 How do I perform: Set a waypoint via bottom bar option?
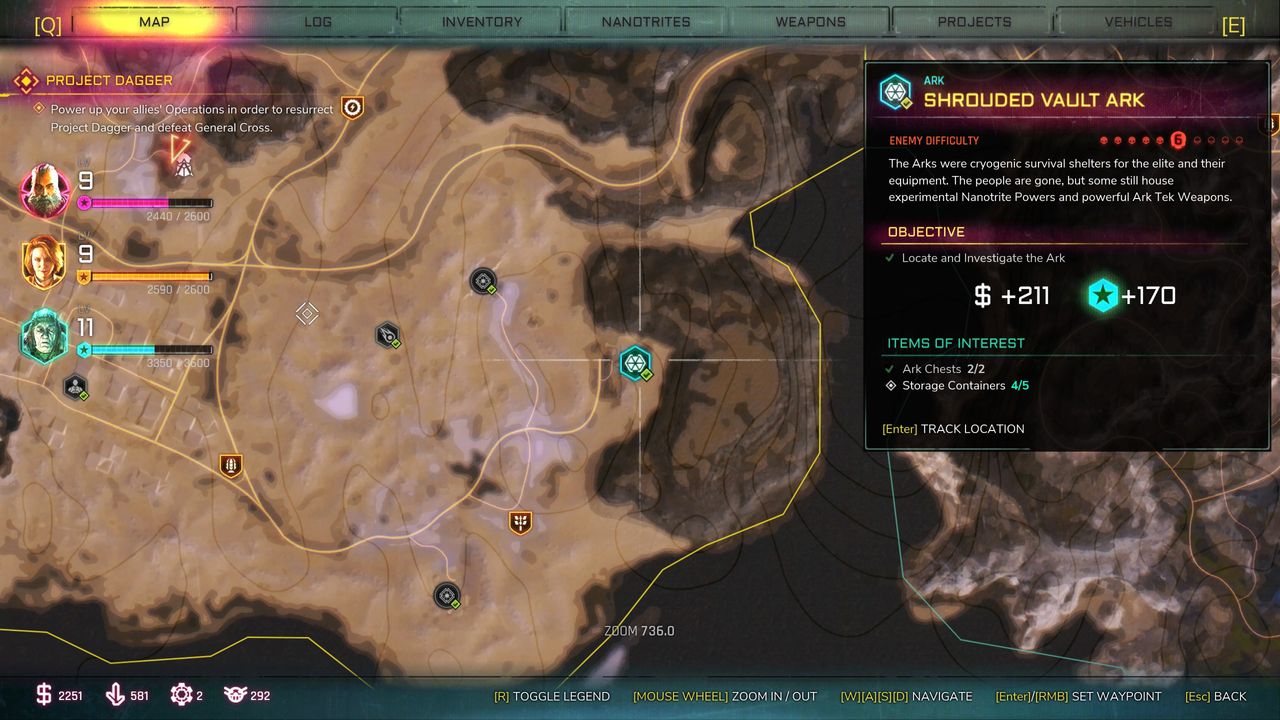point(1078,696)
